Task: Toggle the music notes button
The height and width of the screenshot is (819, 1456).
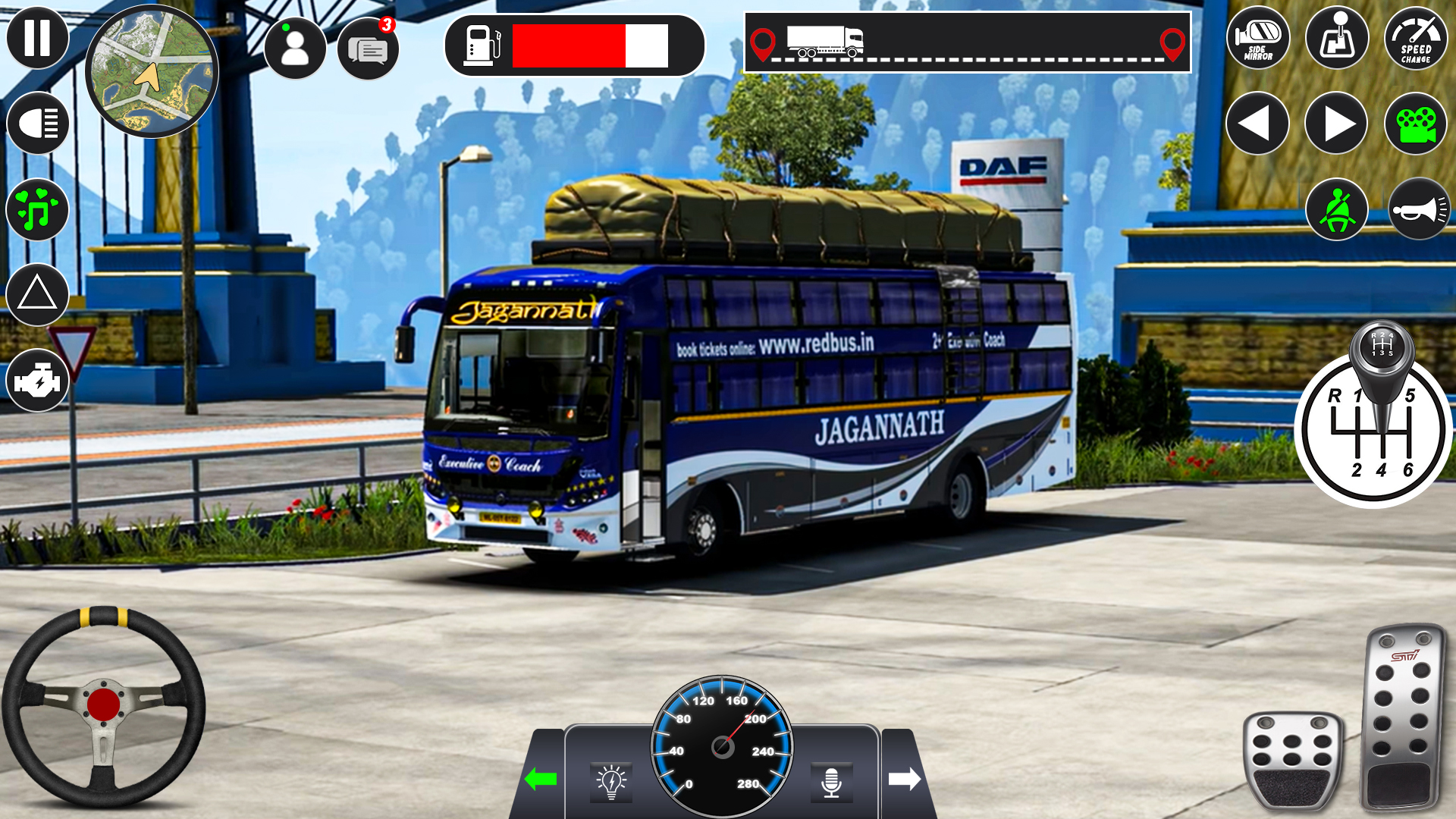Action: click(x=37, y=209)
